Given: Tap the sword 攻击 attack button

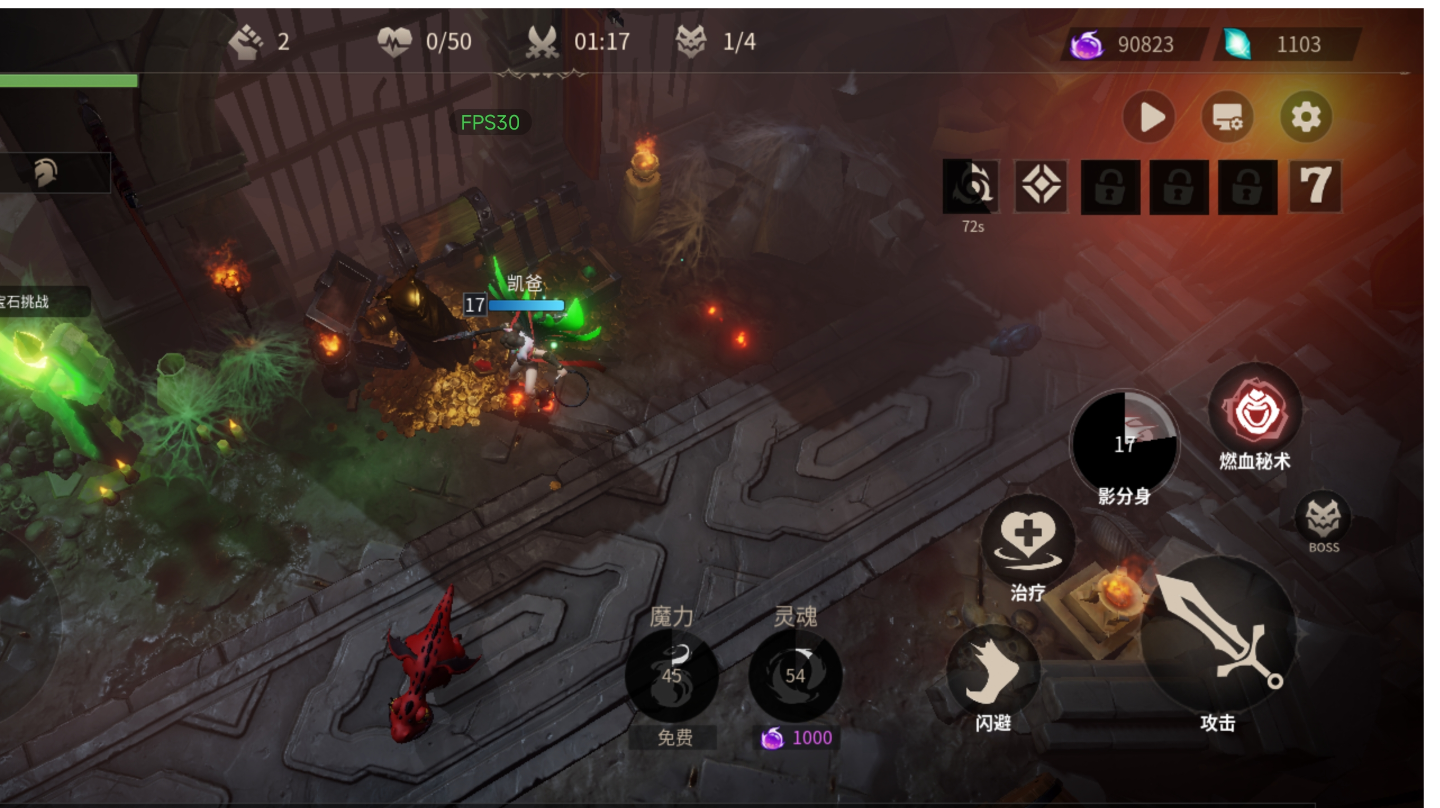Looking at the screenshot, I should 1218,634.
